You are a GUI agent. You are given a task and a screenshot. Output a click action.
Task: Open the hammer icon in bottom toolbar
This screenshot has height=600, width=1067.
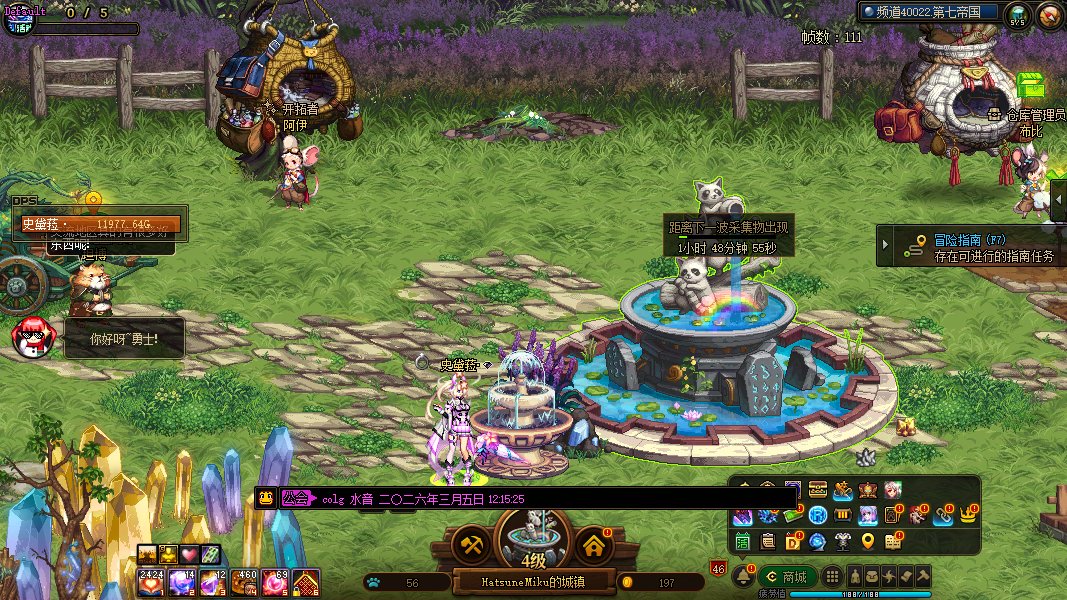coord(924,576)
